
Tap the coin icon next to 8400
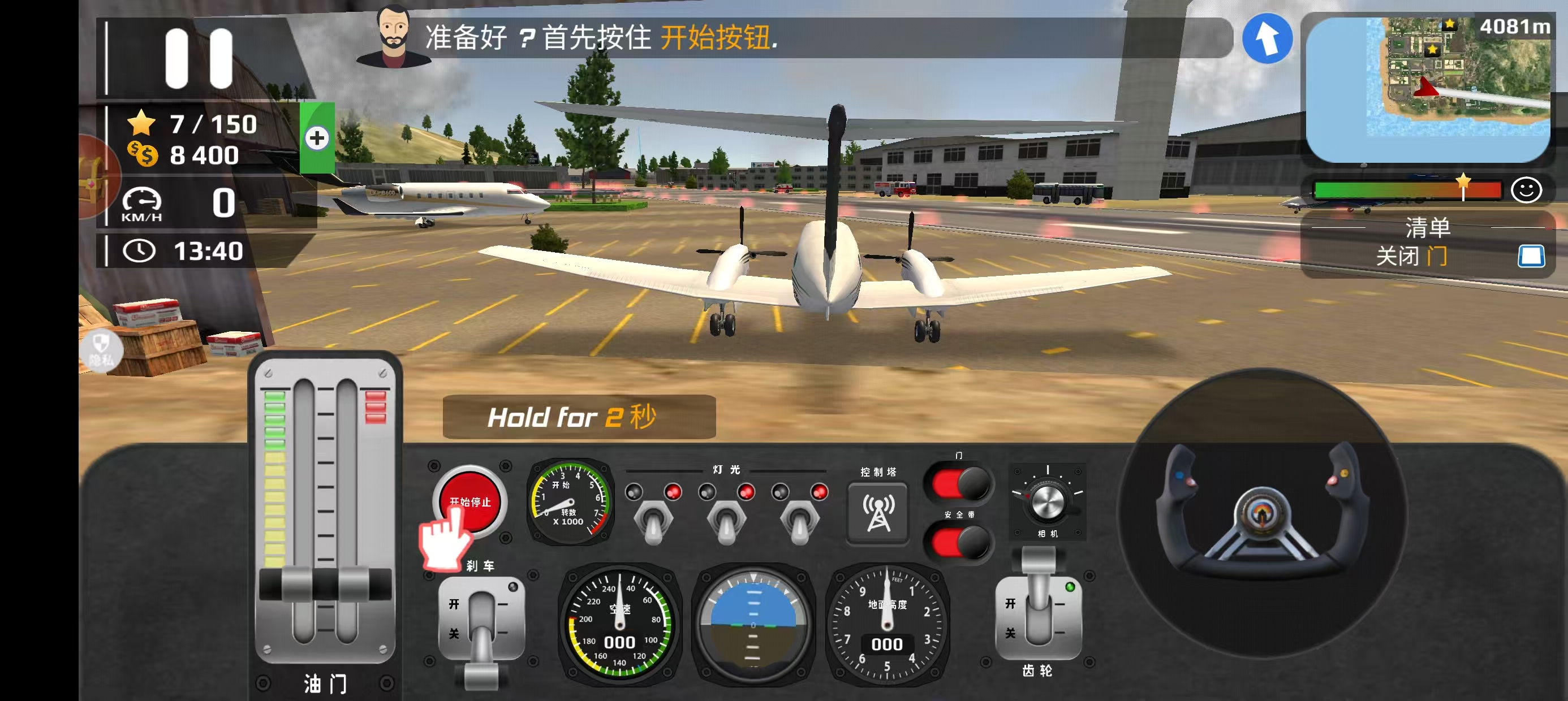[143, 155]
